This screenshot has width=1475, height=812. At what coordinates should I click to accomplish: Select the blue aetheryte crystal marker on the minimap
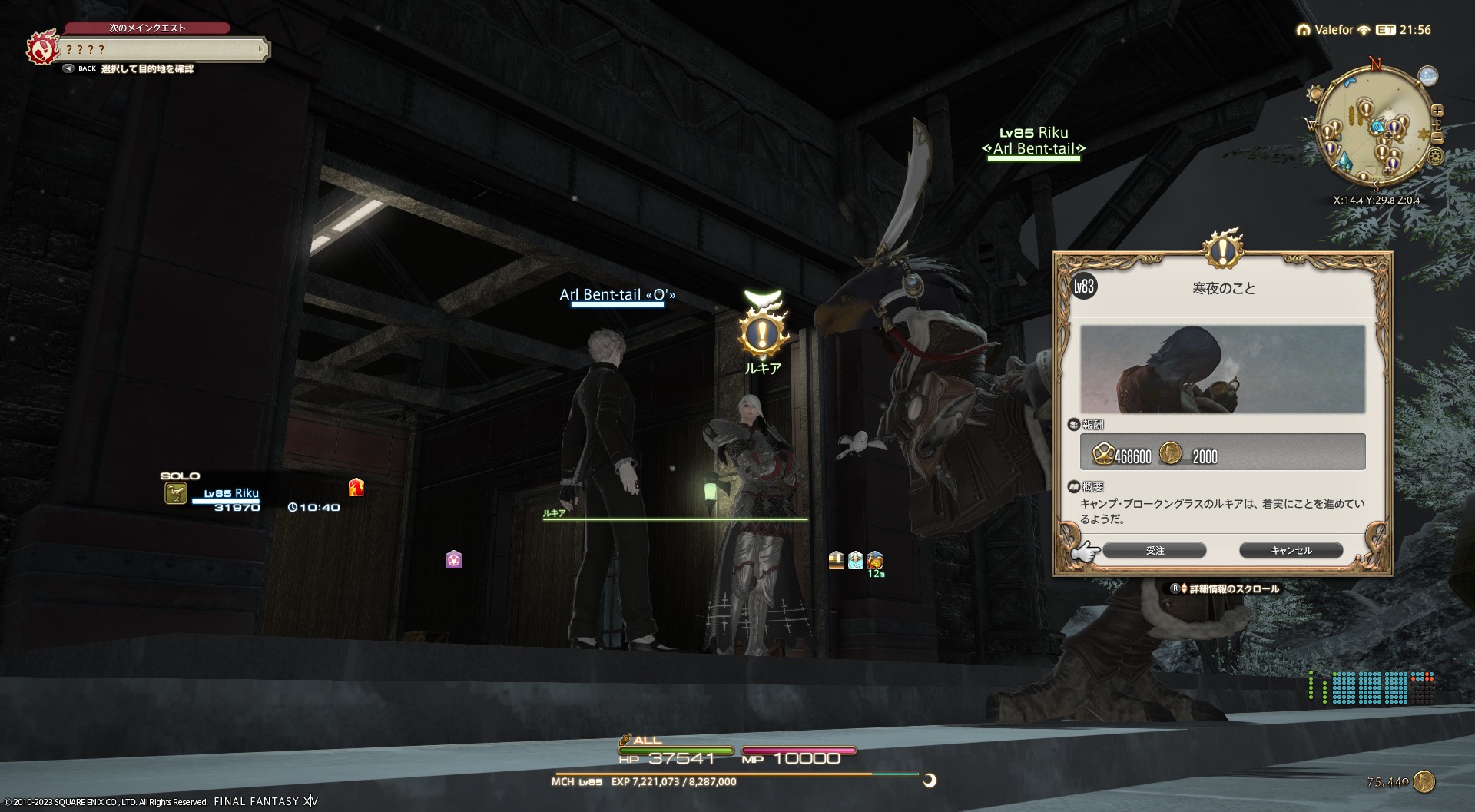click(1344, 161)
